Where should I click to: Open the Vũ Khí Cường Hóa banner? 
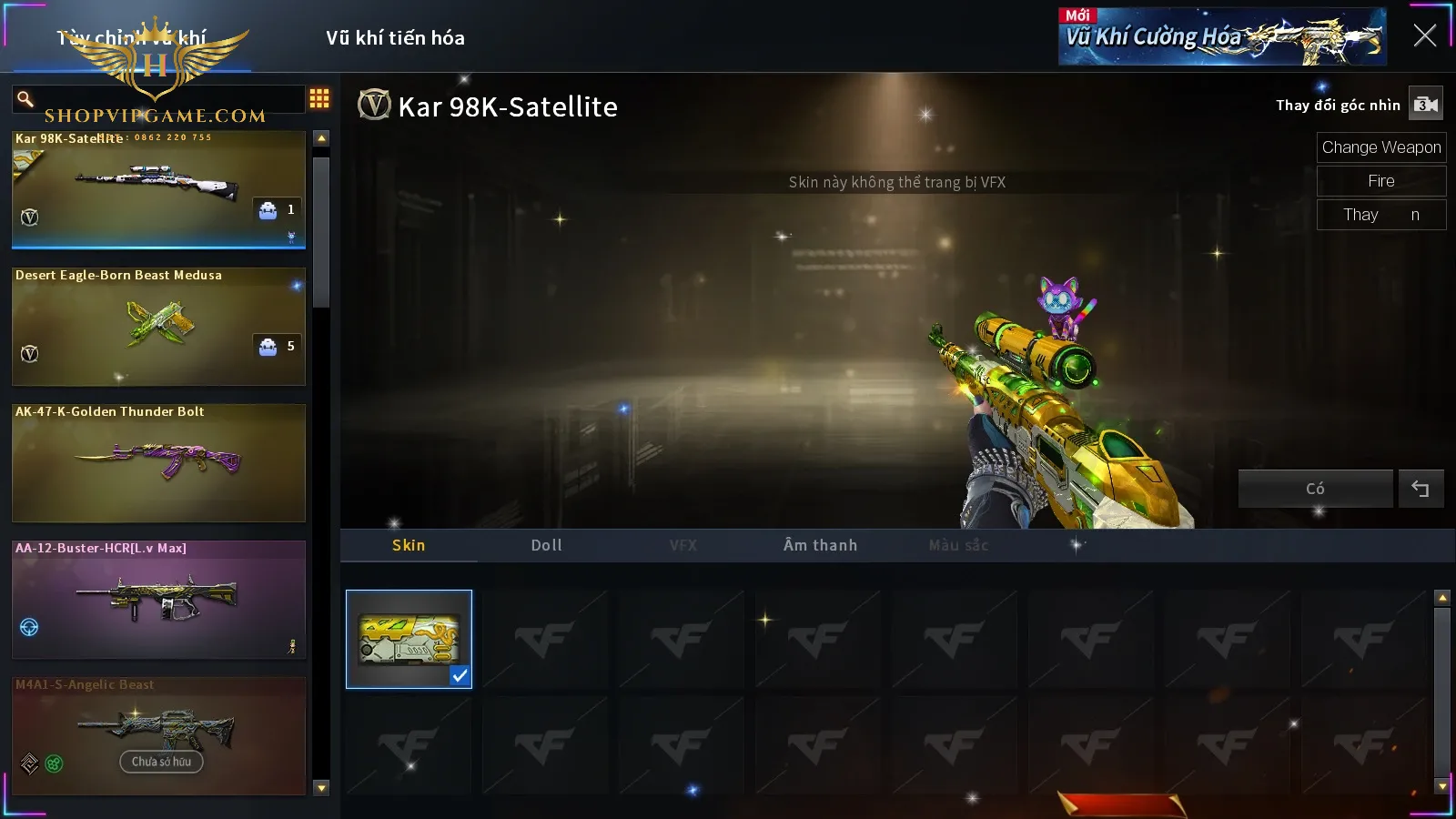click(x=1221, y=37)
